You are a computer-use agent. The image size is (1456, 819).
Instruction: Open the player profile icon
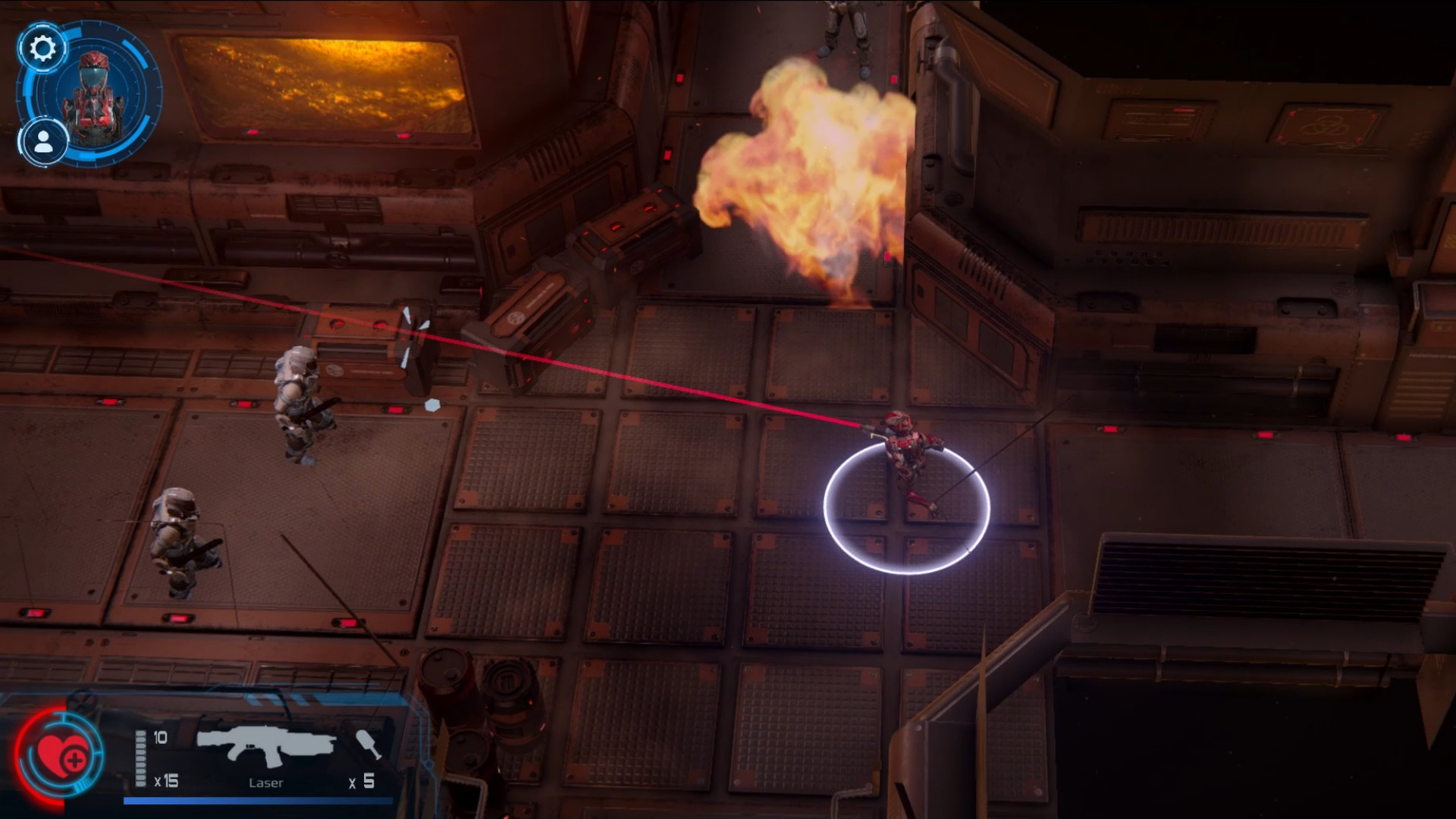43,143
